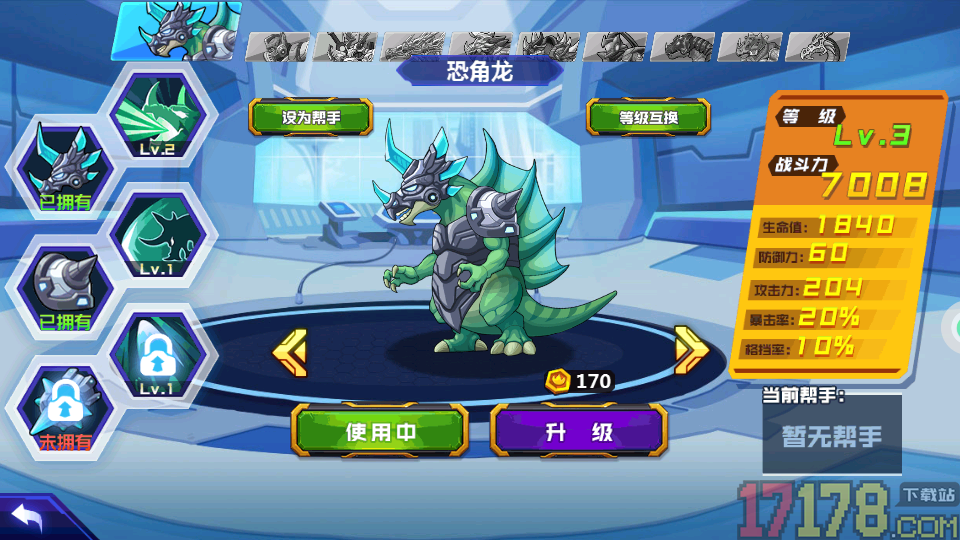Open the 等级互换 level swap option
Image resolution: width=960 pixels, height=540 pixels.
point(648,117)
